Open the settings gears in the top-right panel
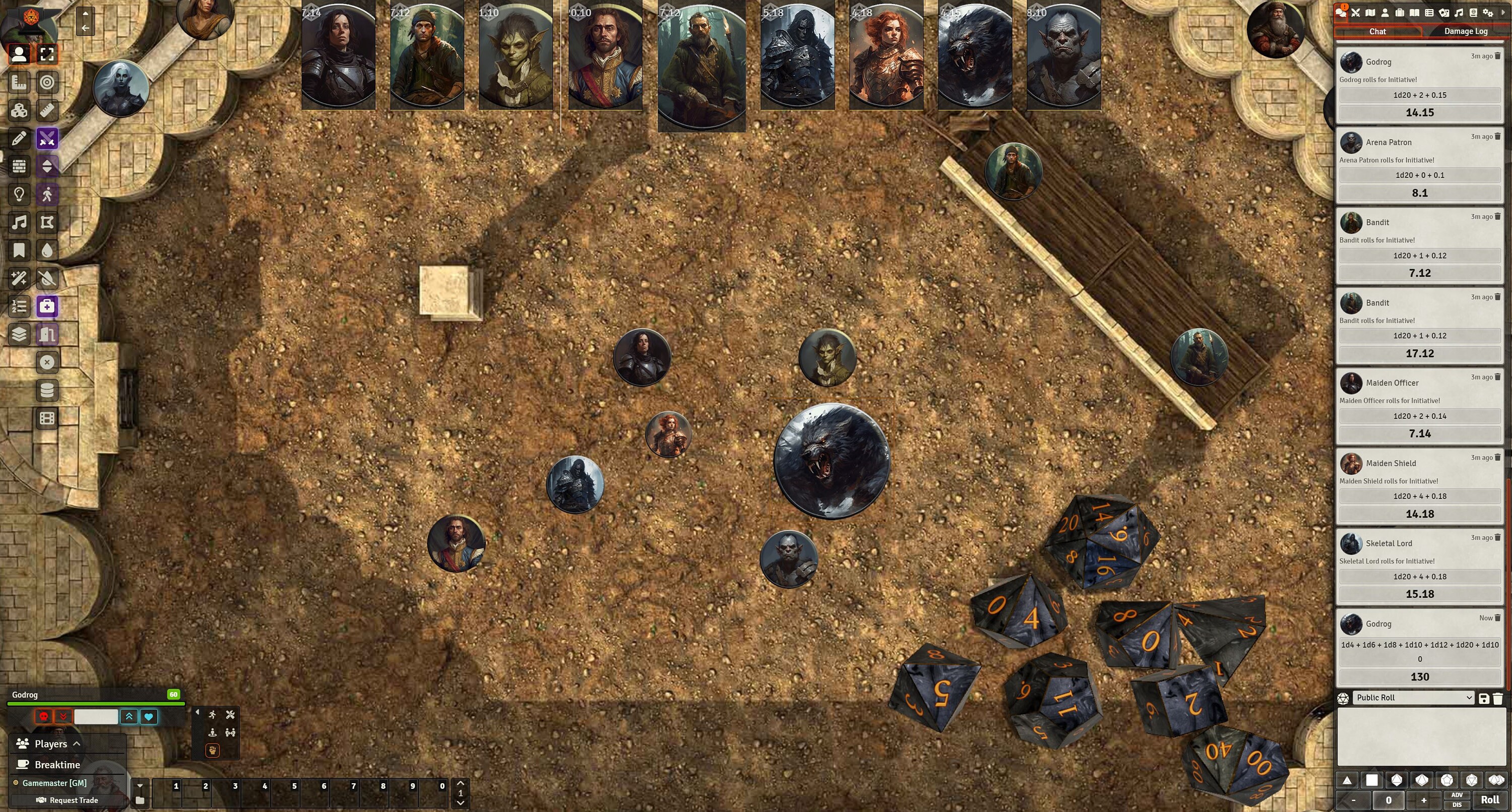Image resolution: width=1512 pixels, height=812 pixels. pyautogui.click(x=1488, y=12)
